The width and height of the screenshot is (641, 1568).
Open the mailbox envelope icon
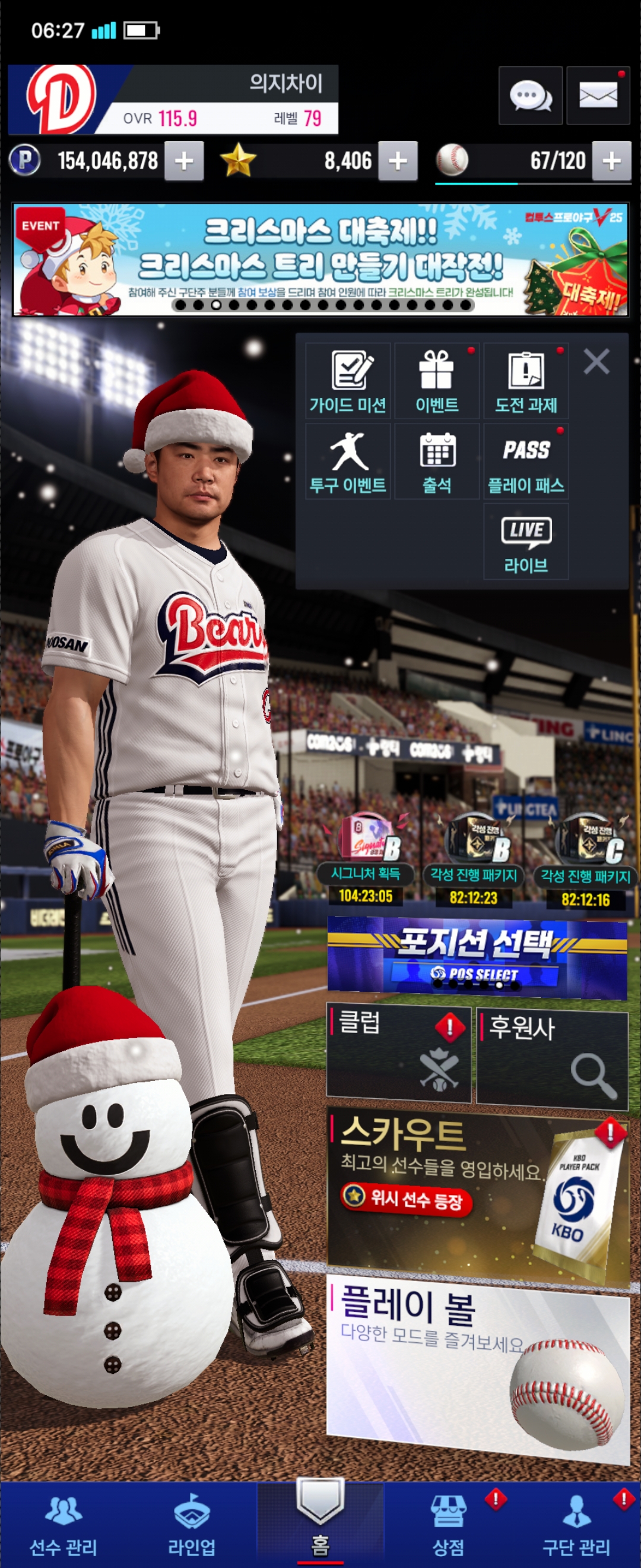[597, 96]
